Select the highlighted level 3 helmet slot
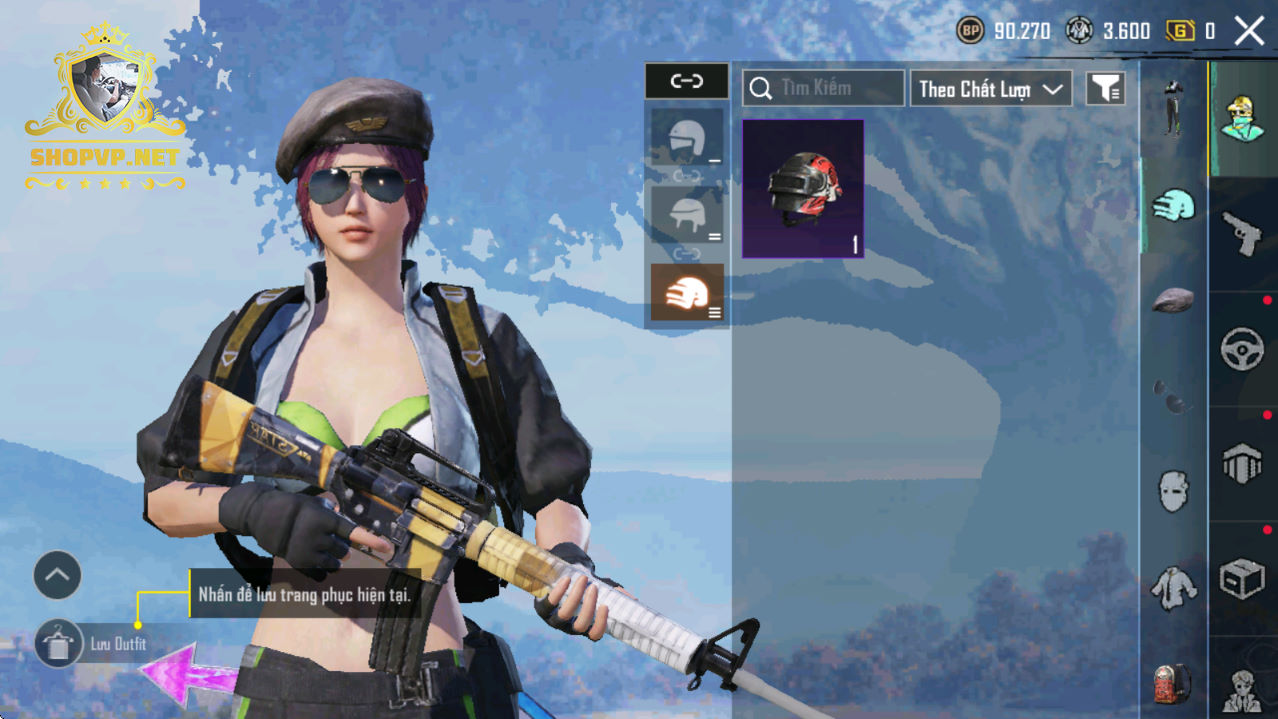This screenshot has width=1278, height=719. (687, 292)
